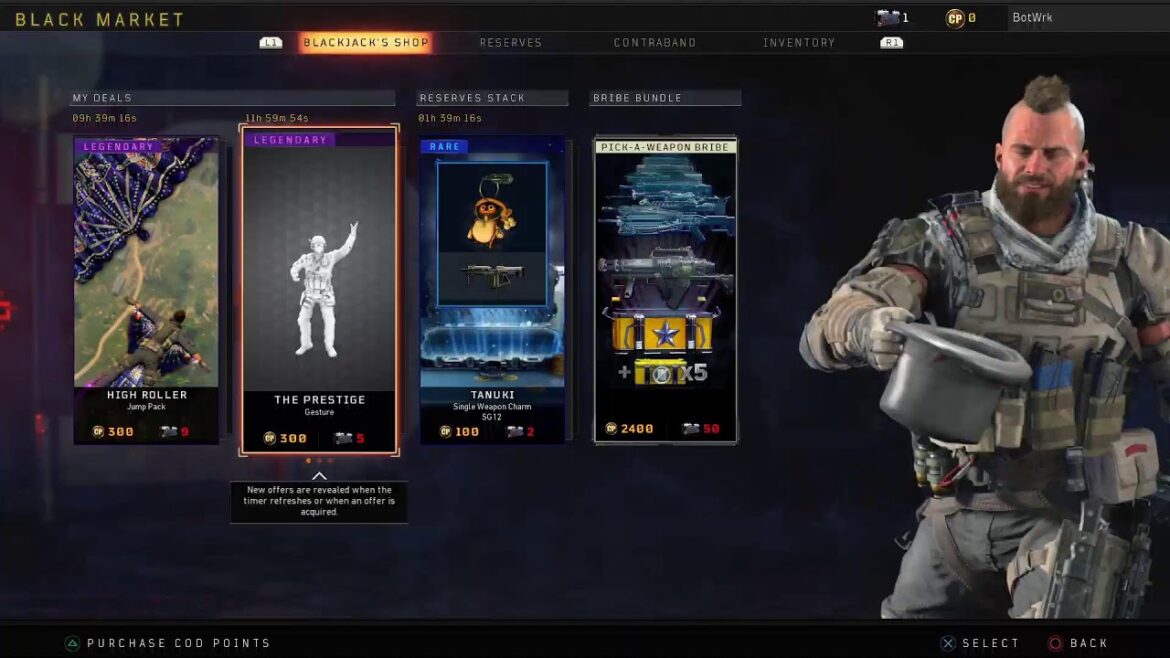The height and width of the screenshot is (658, 1170).
Task: Select the Tanuki weapon charm offer
Action: point(492,290)
